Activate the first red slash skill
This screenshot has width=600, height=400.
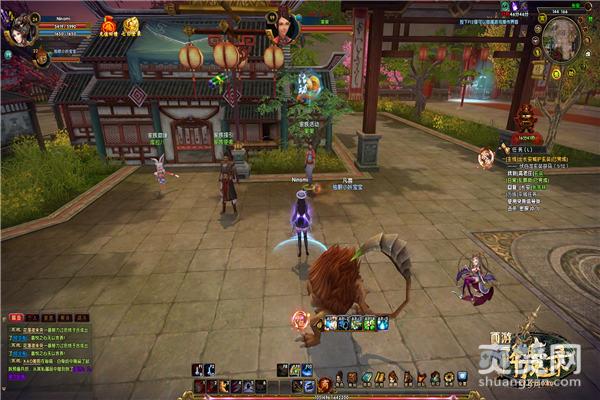point(200,386)
